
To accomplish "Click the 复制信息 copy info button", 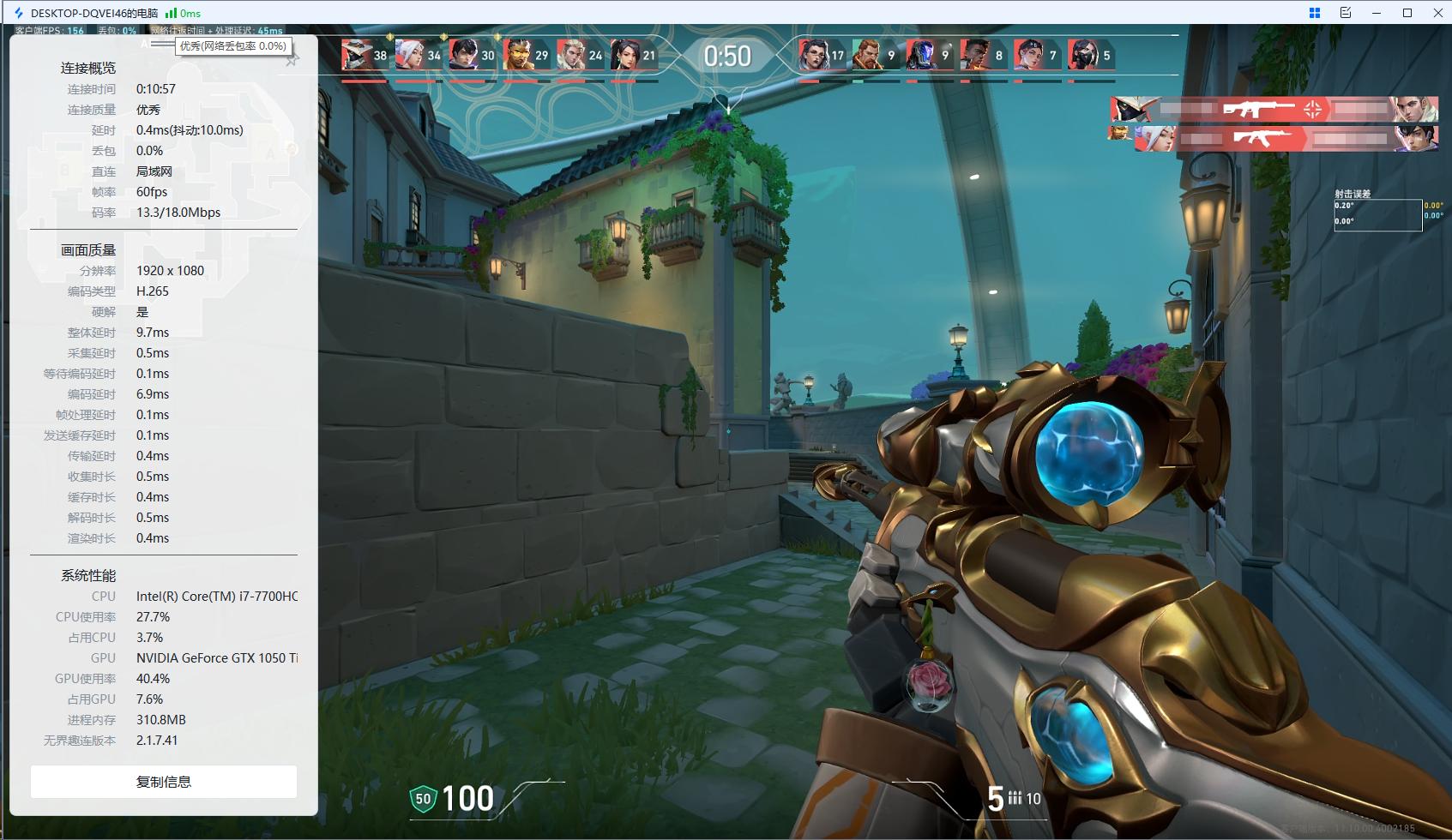I will pos(164,782).
